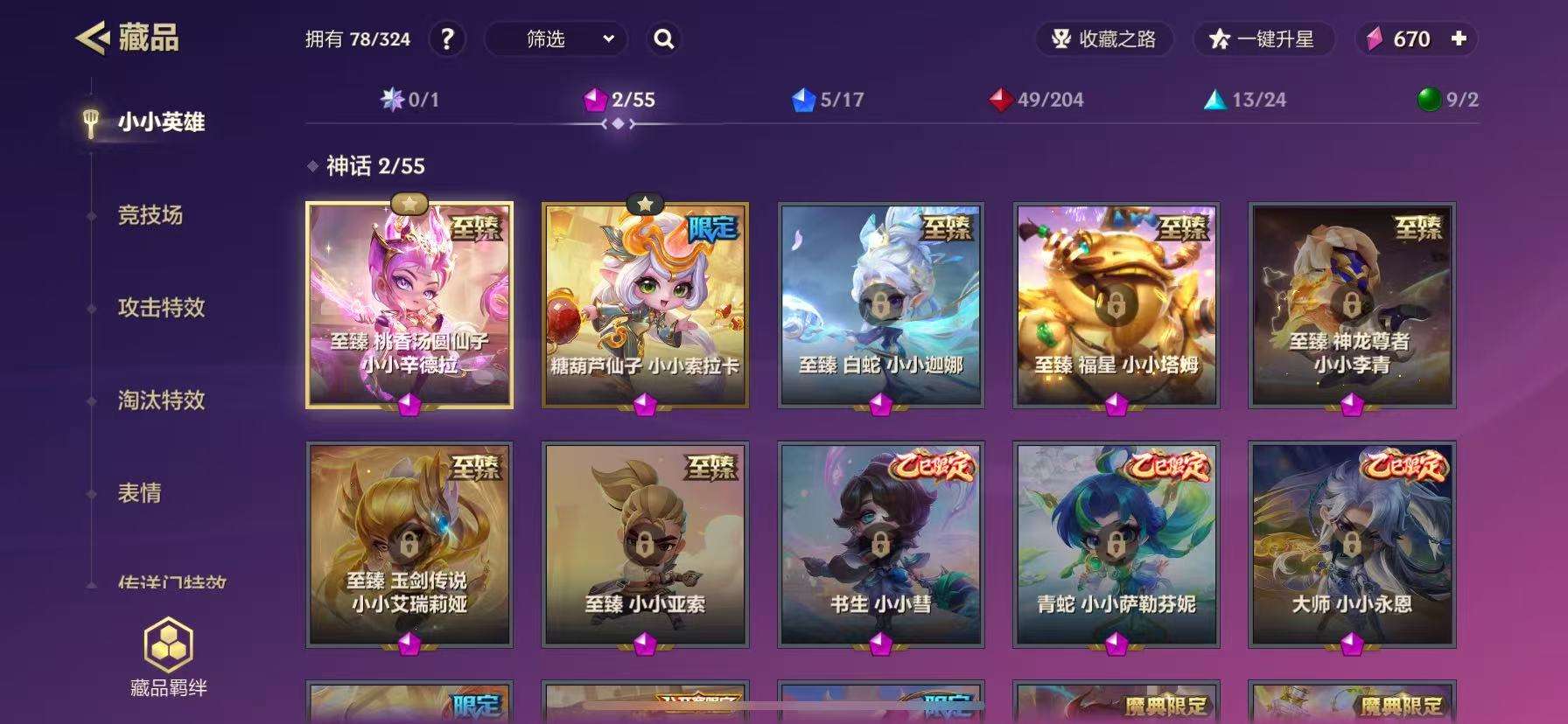Open 藏品羁绊 collection bonds
Screen dimensions: 1568x724
click(168, 658)
